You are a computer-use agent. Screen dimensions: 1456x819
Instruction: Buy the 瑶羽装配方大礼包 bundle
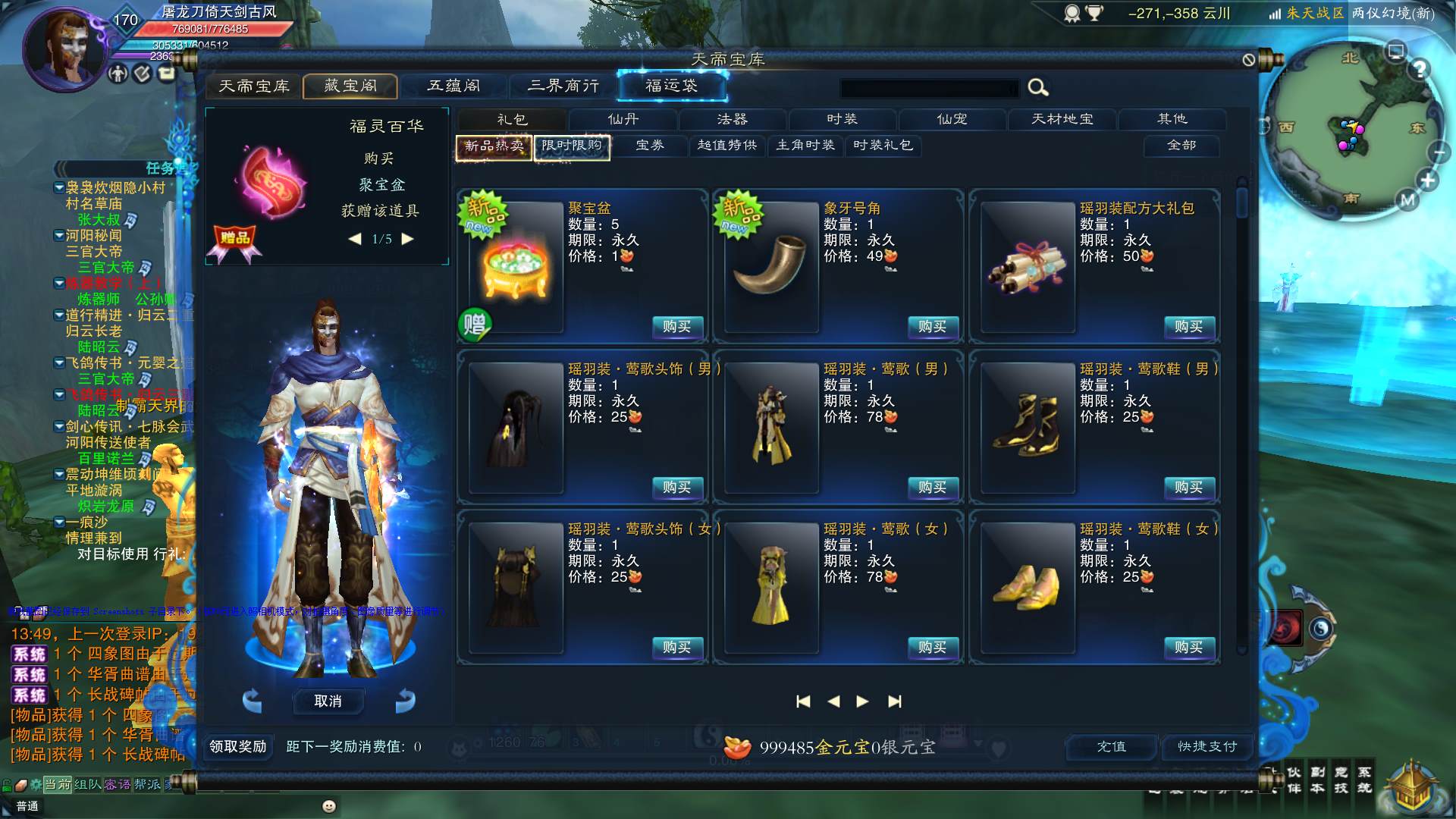1188,327
